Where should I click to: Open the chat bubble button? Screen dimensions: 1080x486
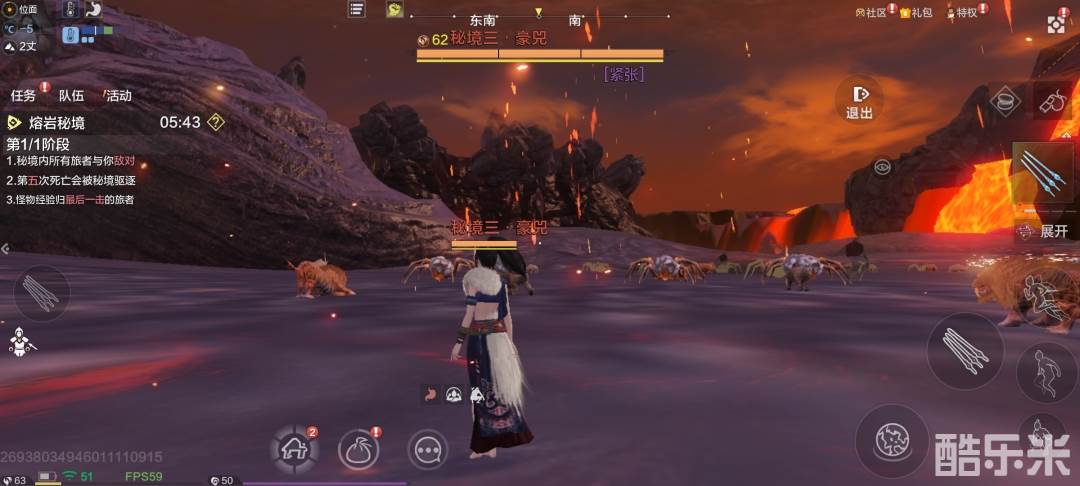428,450
